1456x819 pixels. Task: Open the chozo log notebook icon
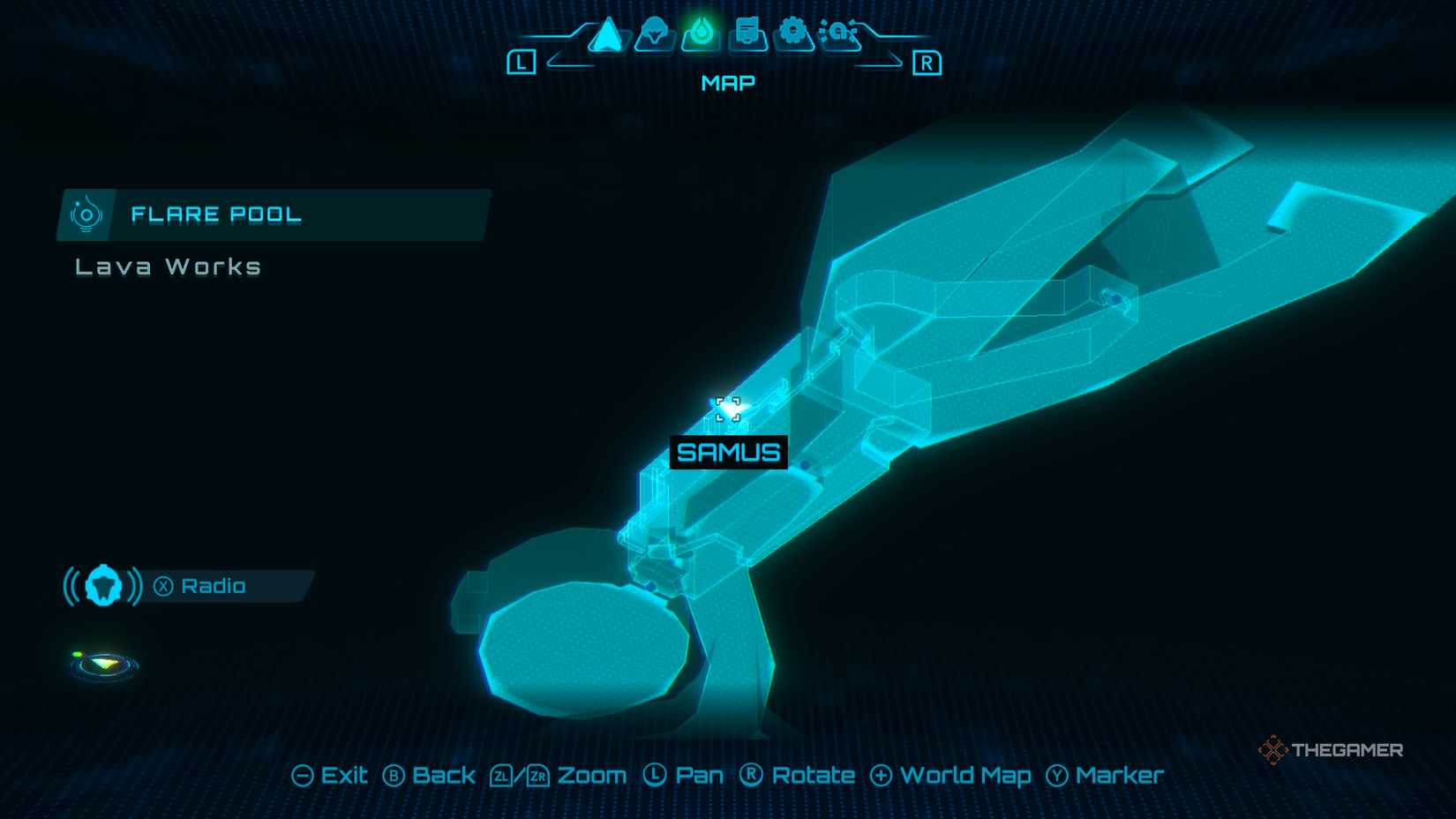[x=746, y=35]
